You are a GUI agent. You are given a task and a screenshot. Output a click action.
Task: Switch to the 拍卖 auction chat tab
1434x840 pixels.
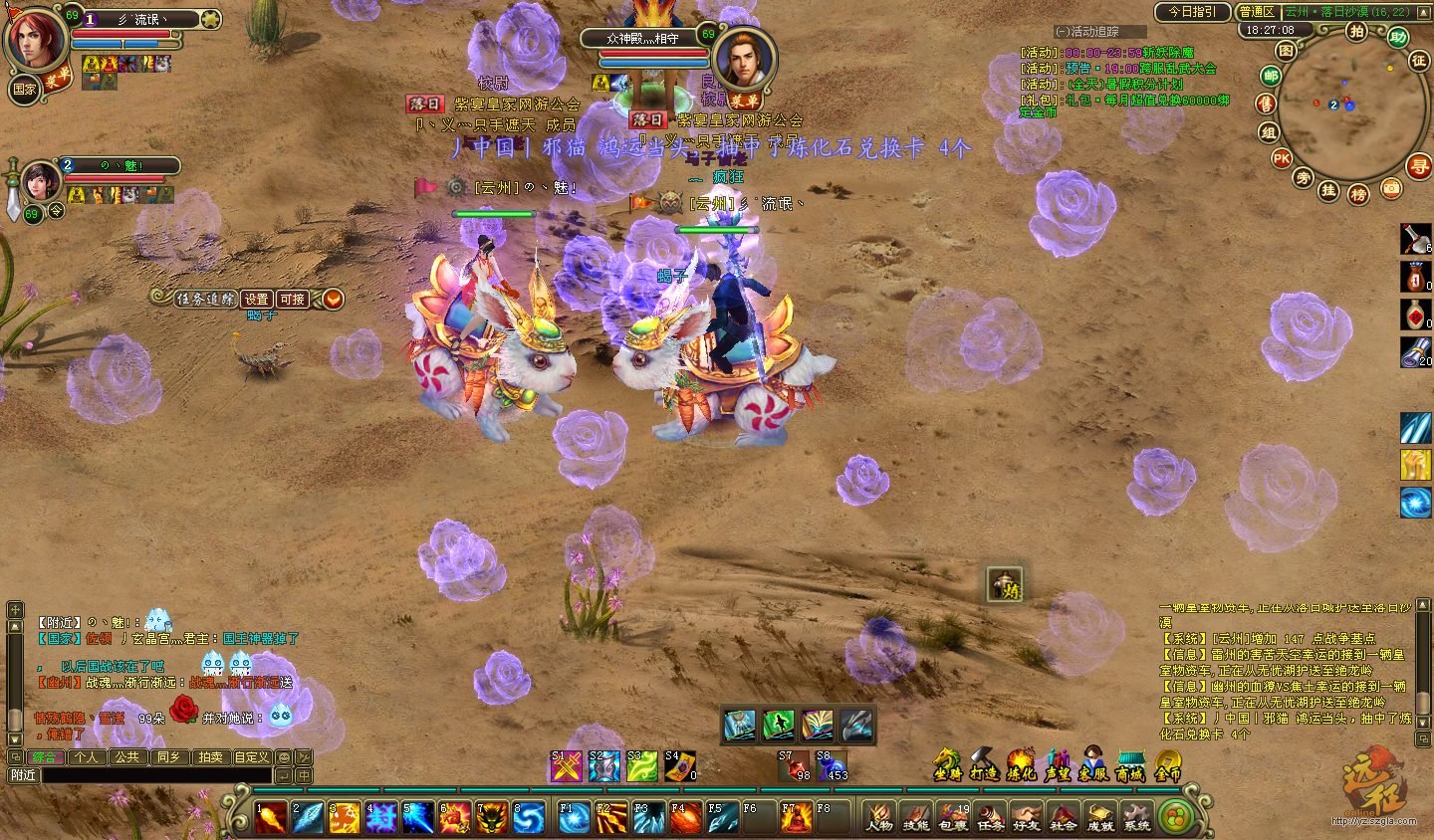tap(209, 756)
